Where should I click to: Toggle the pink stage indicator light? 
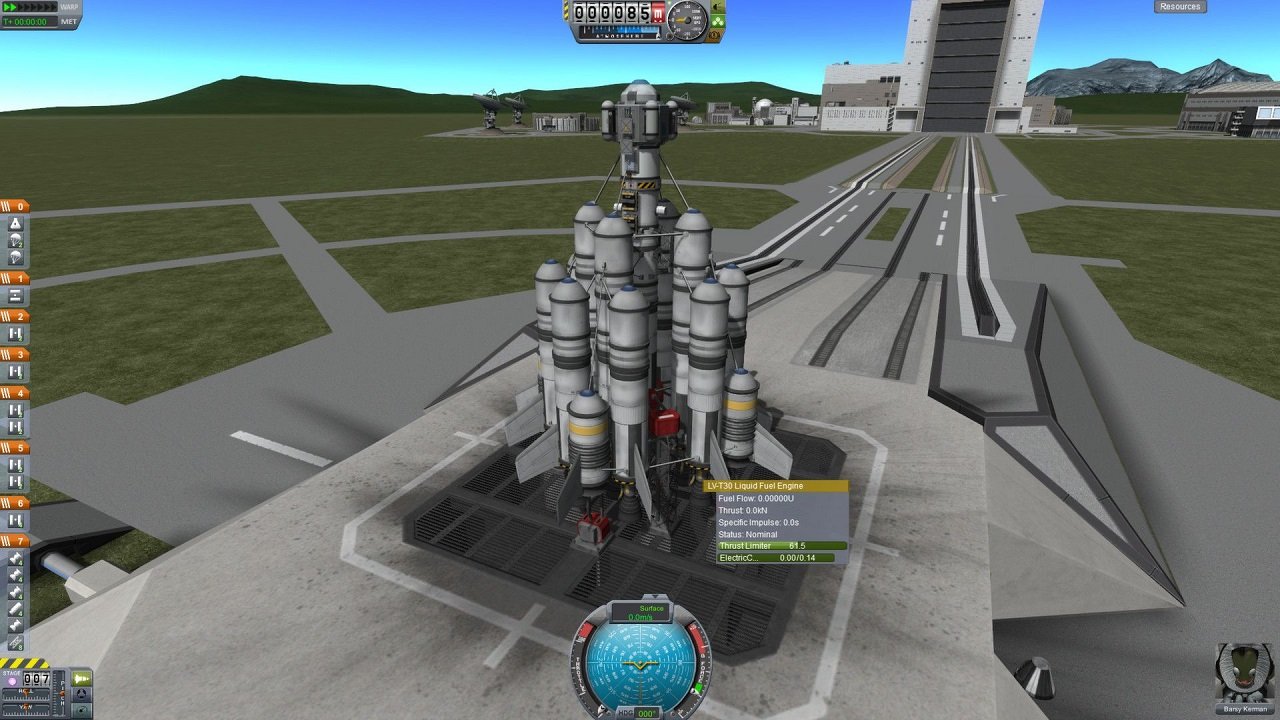[x=12, y=680]
